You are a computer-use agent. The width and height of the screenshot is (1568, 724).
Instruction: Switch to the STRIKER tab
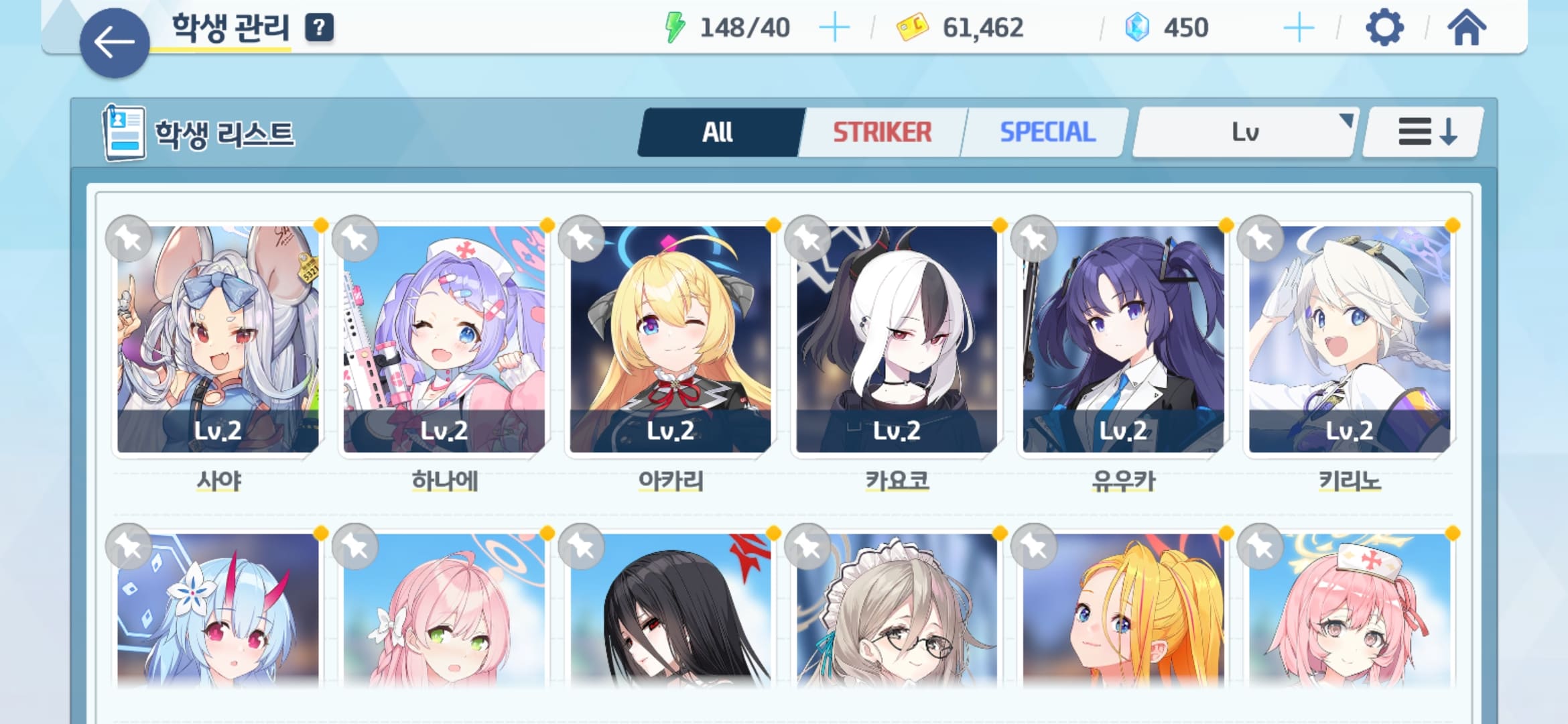tap(882, 132)
